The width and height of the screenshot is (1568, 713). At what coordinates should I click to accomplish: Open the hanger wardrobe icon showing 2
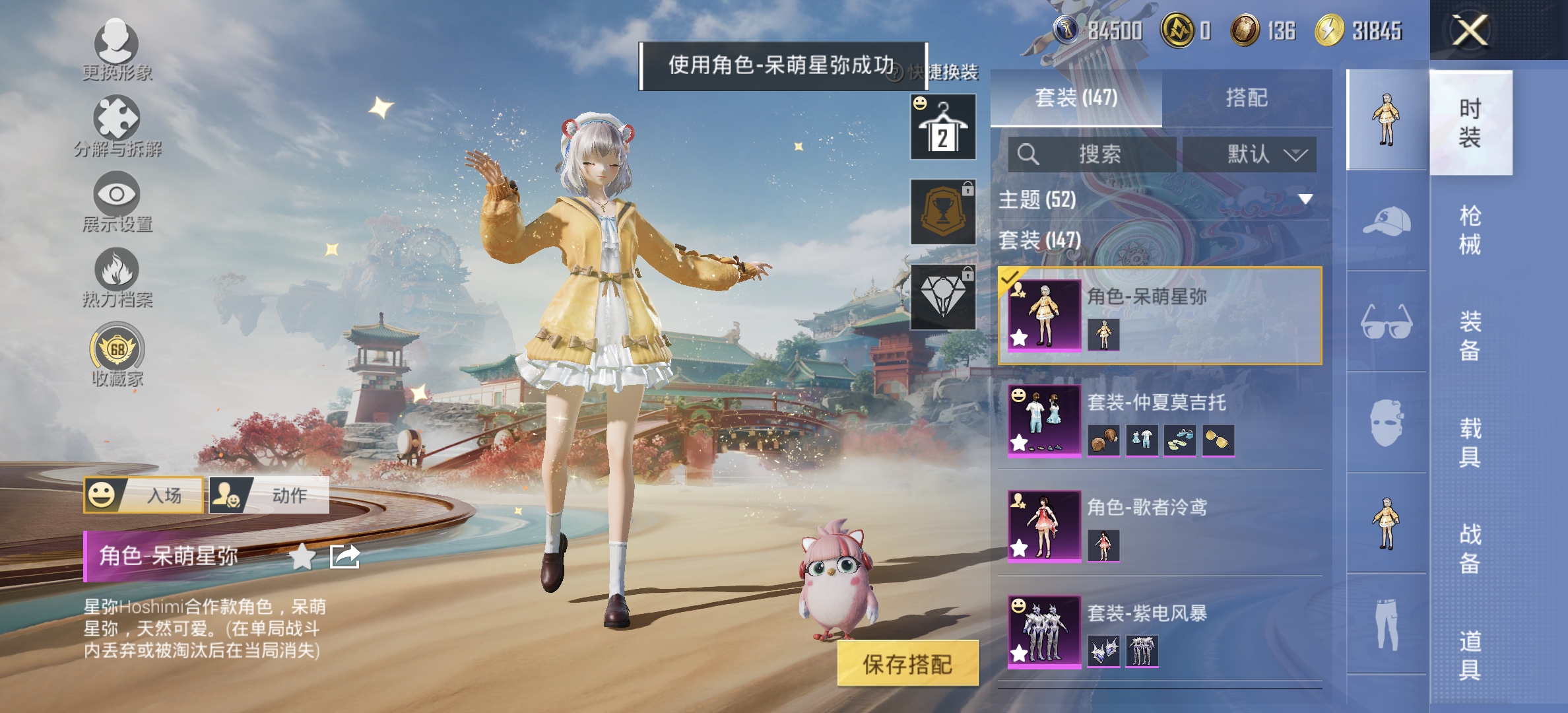(x=942, y=127)
